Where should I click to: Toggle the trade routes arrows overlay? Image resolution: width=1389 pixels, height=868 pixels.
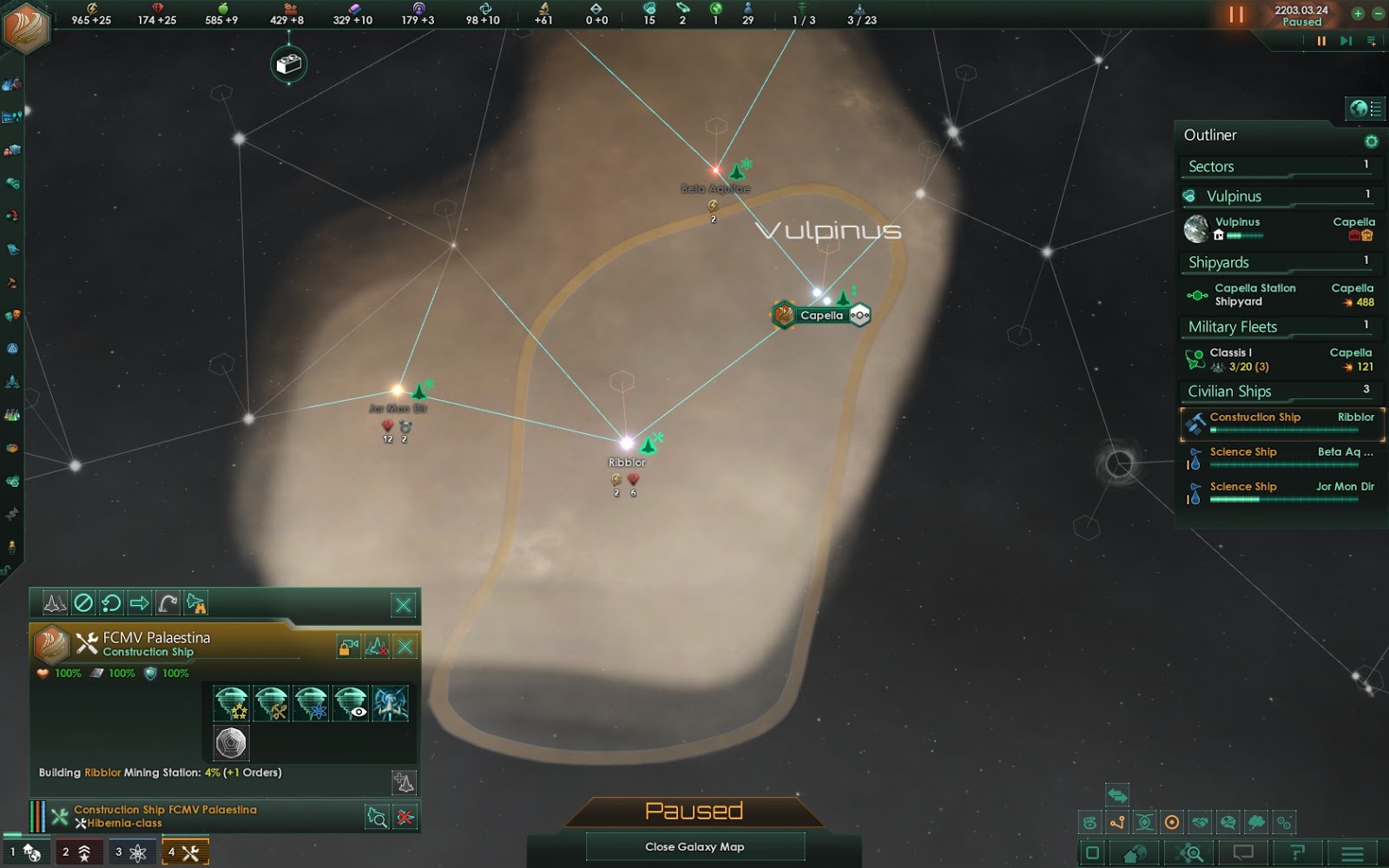[1118, 794]
